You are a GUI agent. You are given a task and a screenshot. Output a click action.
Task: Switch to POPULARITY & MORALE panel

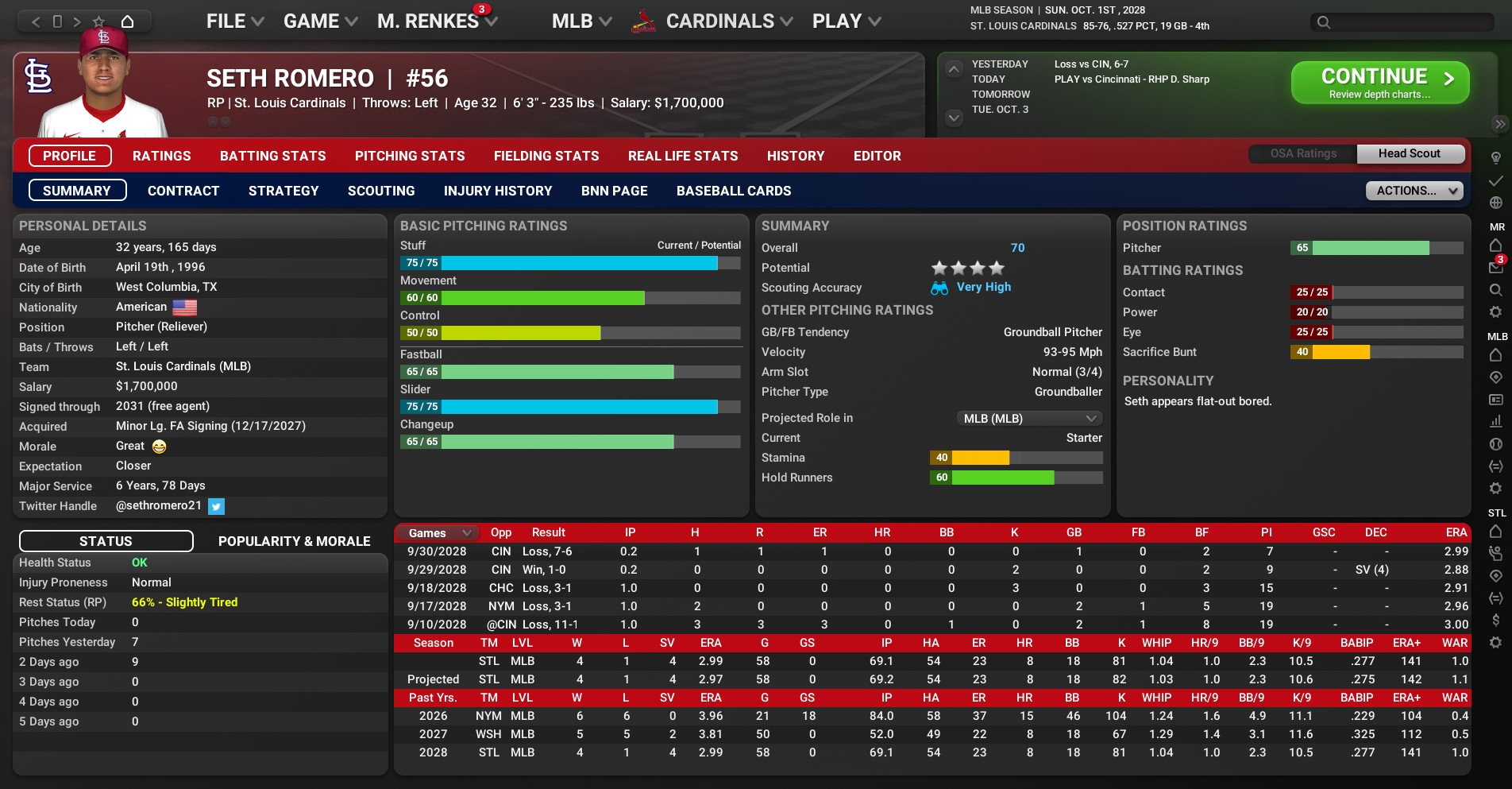[294, 541]
